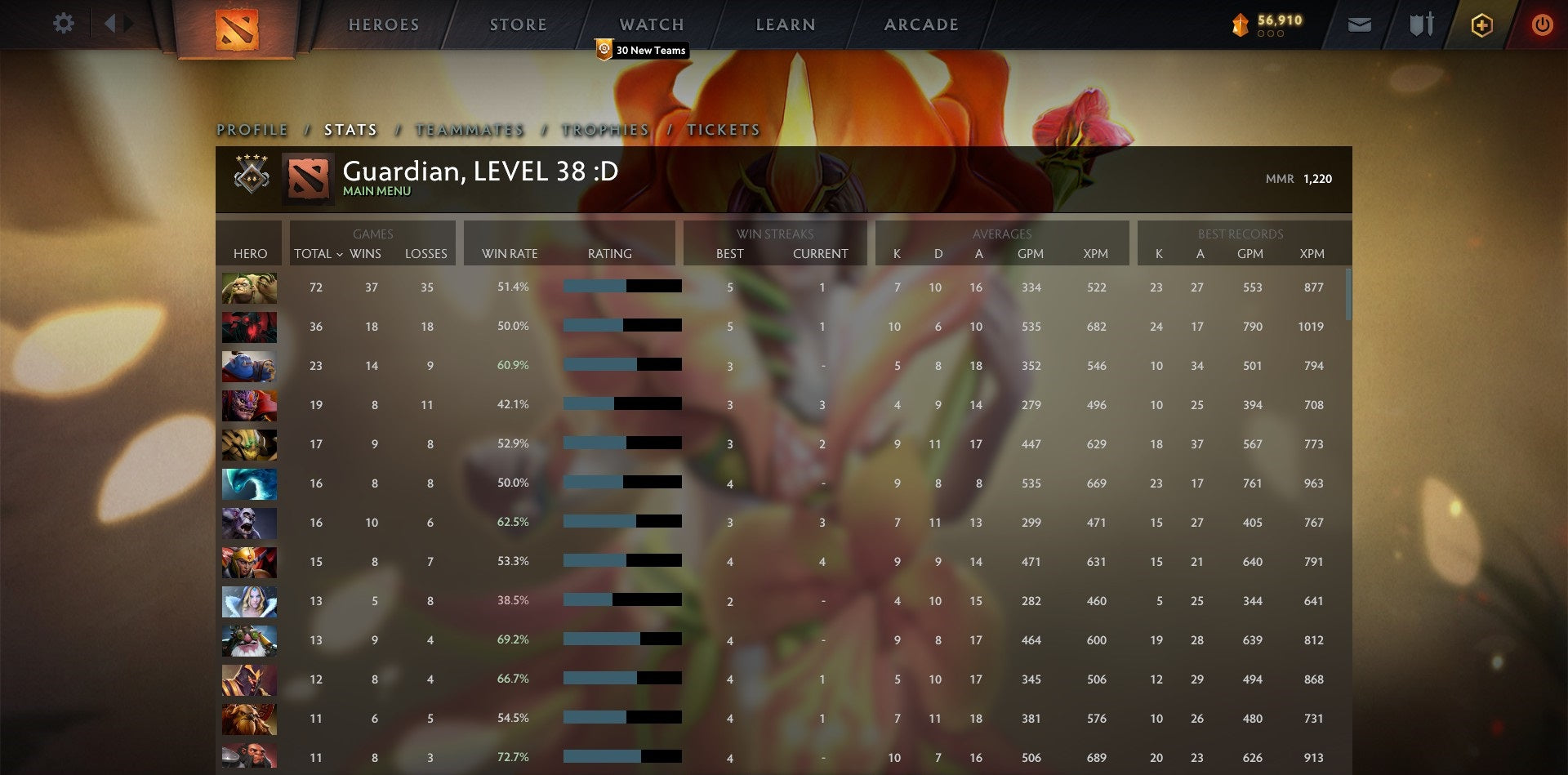Open the 30 New Teams notification badge
This screenshot has width=1568, height=775.
[642, 50]
